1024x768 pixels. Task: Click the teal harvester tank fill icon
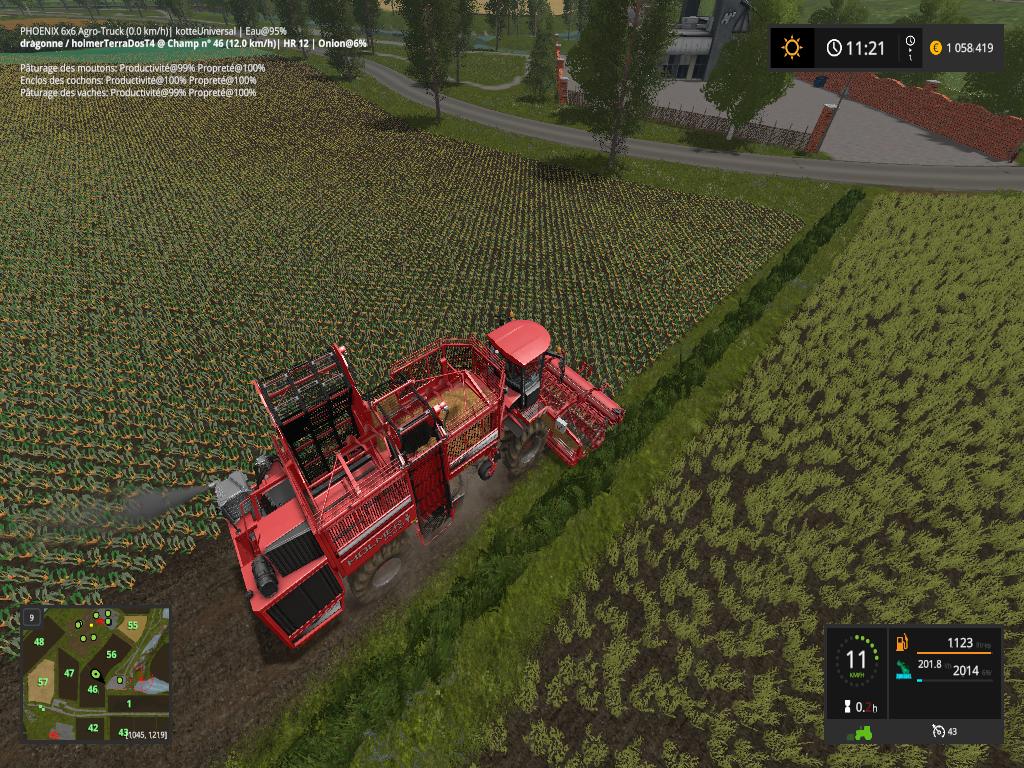903,669
